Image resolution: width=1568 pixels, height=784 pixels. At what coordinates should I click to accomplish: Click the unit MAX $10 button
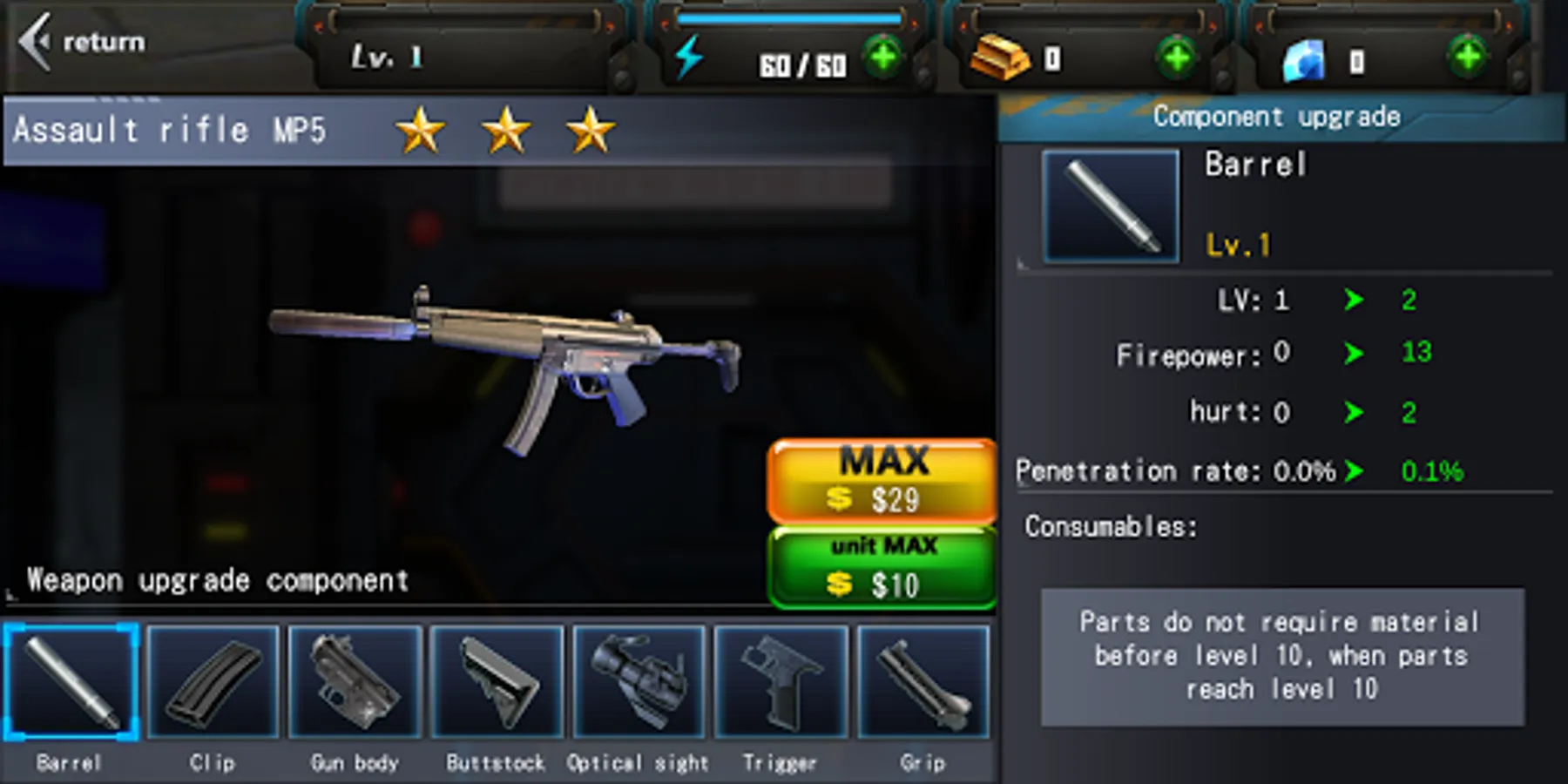[x=882, y=567]
